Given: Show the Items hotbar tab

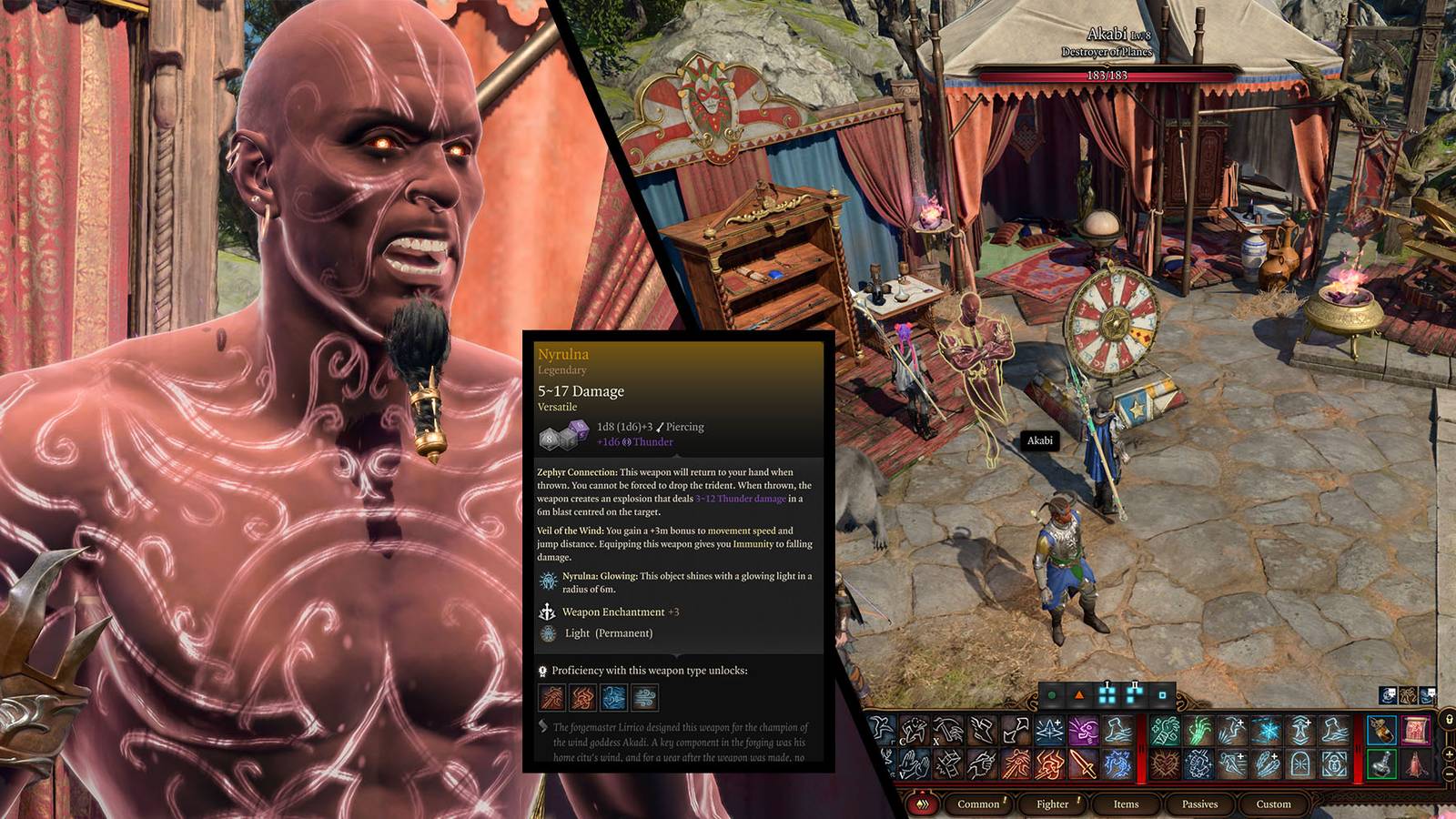Looking at the screenshot, I should pos(1126,804).
